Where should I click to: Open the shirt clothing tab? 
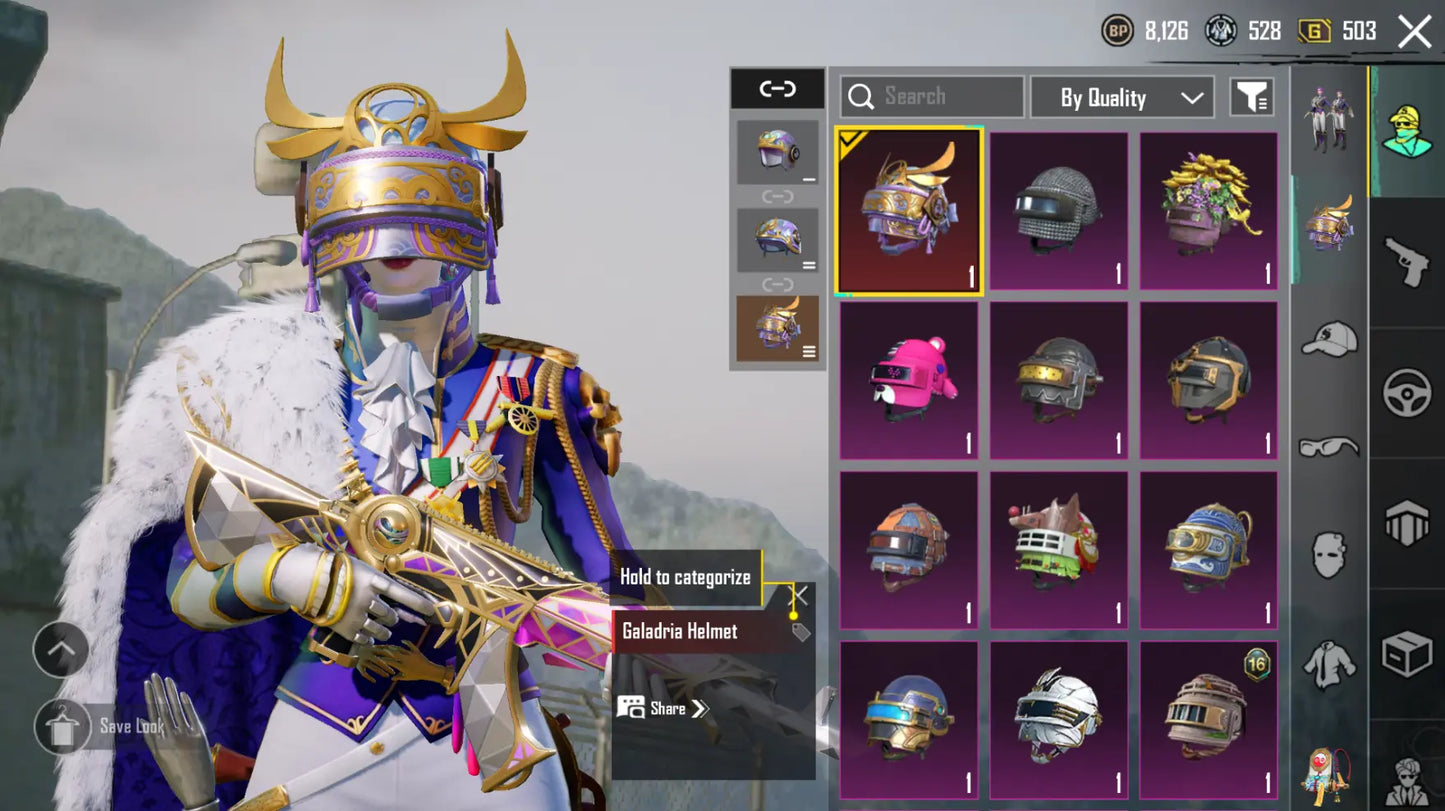click(1329, 663)
